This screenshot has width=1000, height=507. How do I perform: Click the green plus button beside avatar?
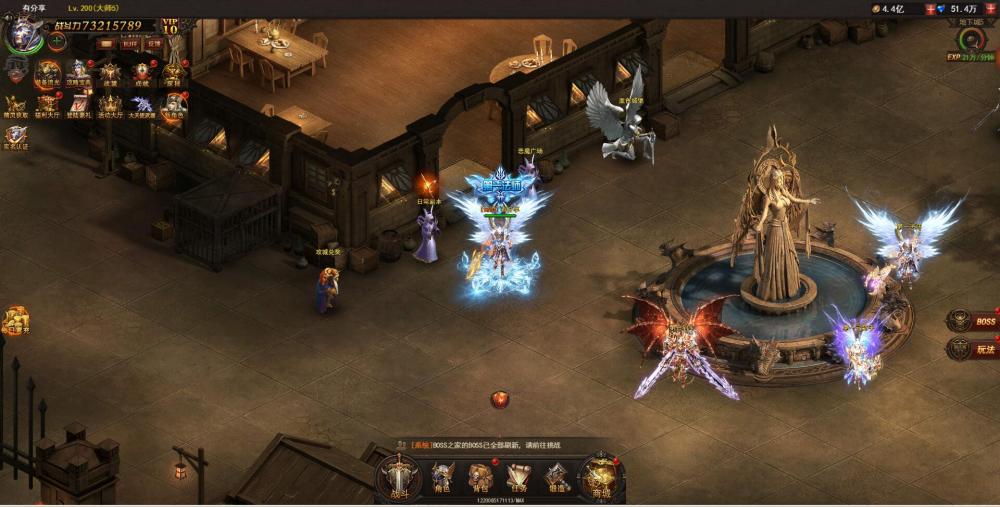point(57,41)
